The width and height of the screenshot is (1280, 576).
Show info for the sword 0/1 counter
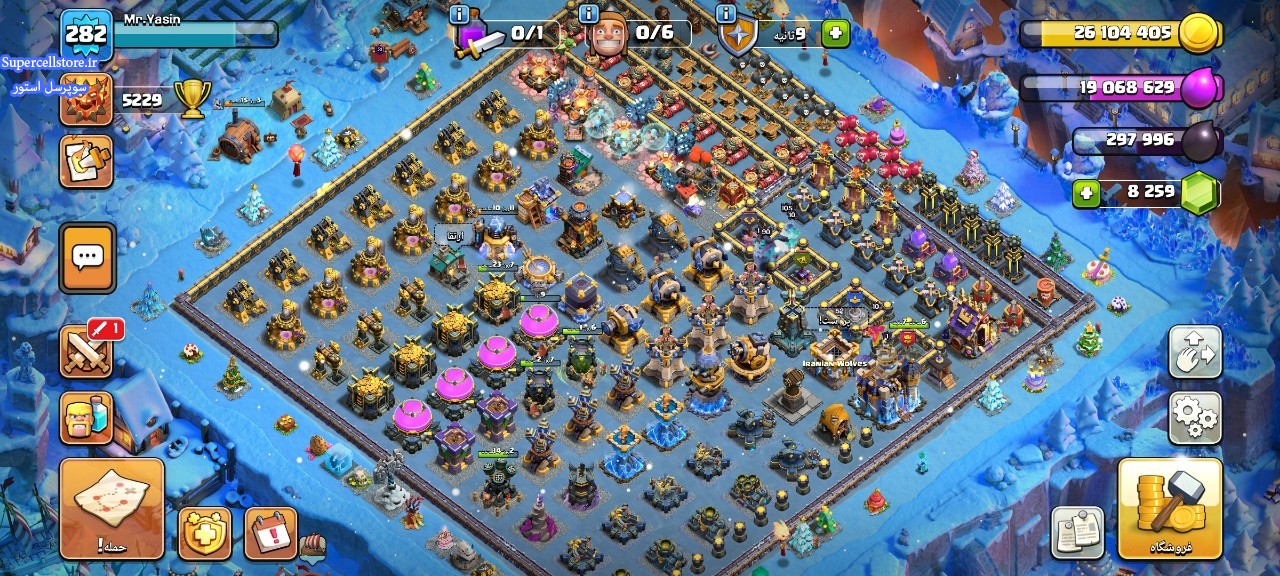pos(459,14)
